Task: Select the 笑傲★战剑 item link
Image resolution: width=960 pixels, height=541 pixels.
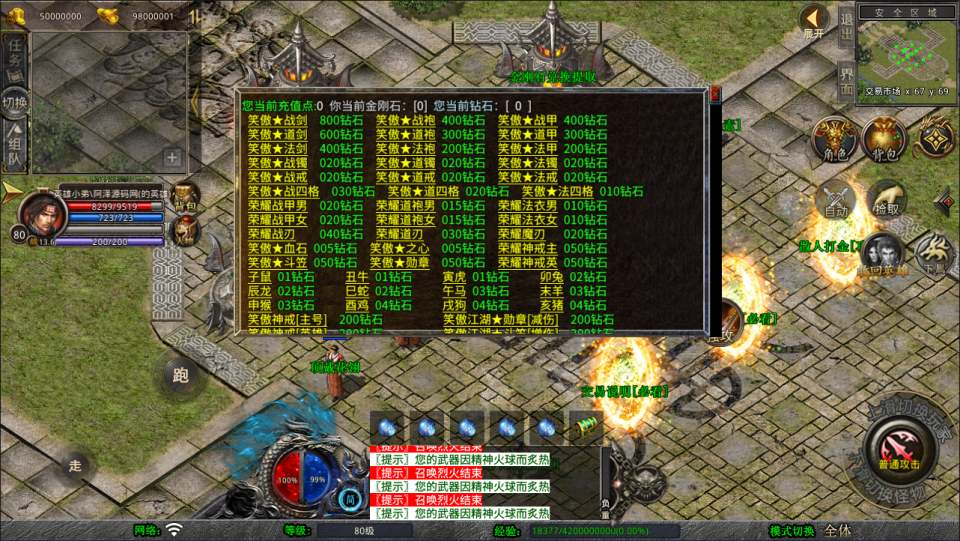Action: click(277, 120)
